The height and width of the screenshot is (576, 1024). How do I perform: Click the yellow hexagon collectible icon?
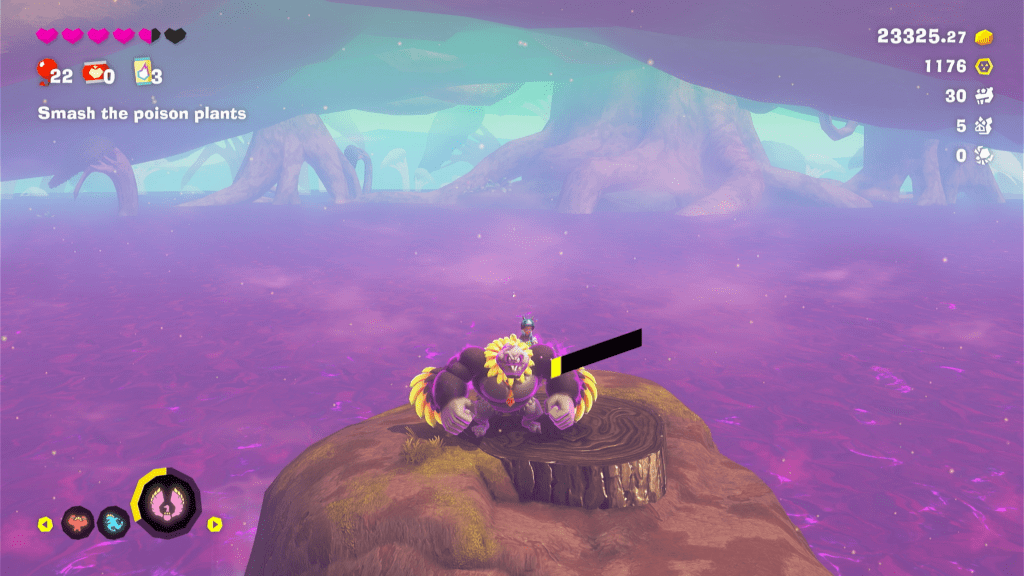985,67
